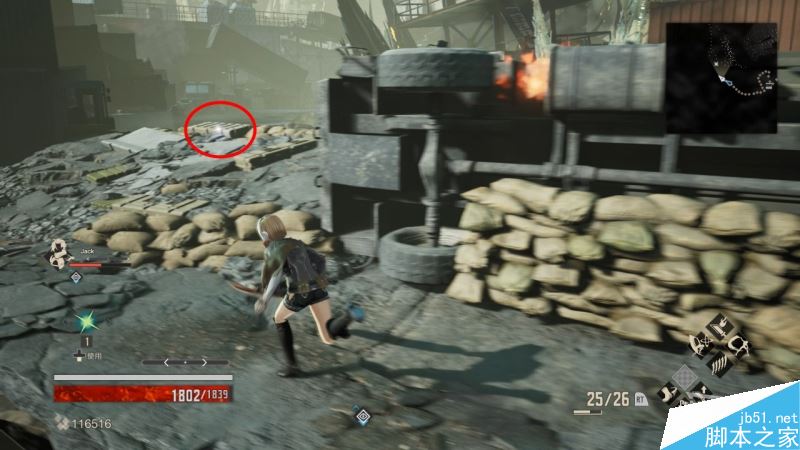Click the jb51.net watermark
The width and height of the screenshot is (800, 450).
pyautogui.click(x=766, y=419)
